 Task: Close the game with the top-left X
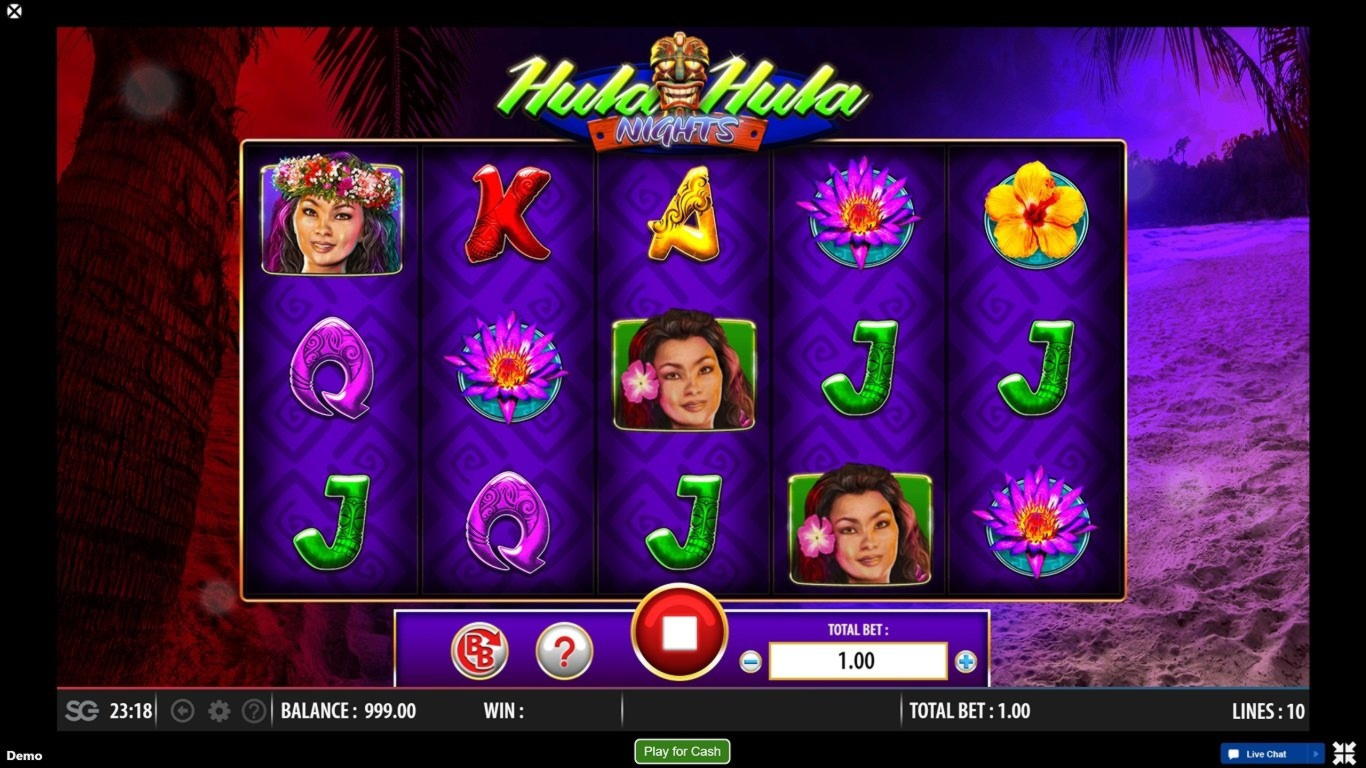(14, 12)
